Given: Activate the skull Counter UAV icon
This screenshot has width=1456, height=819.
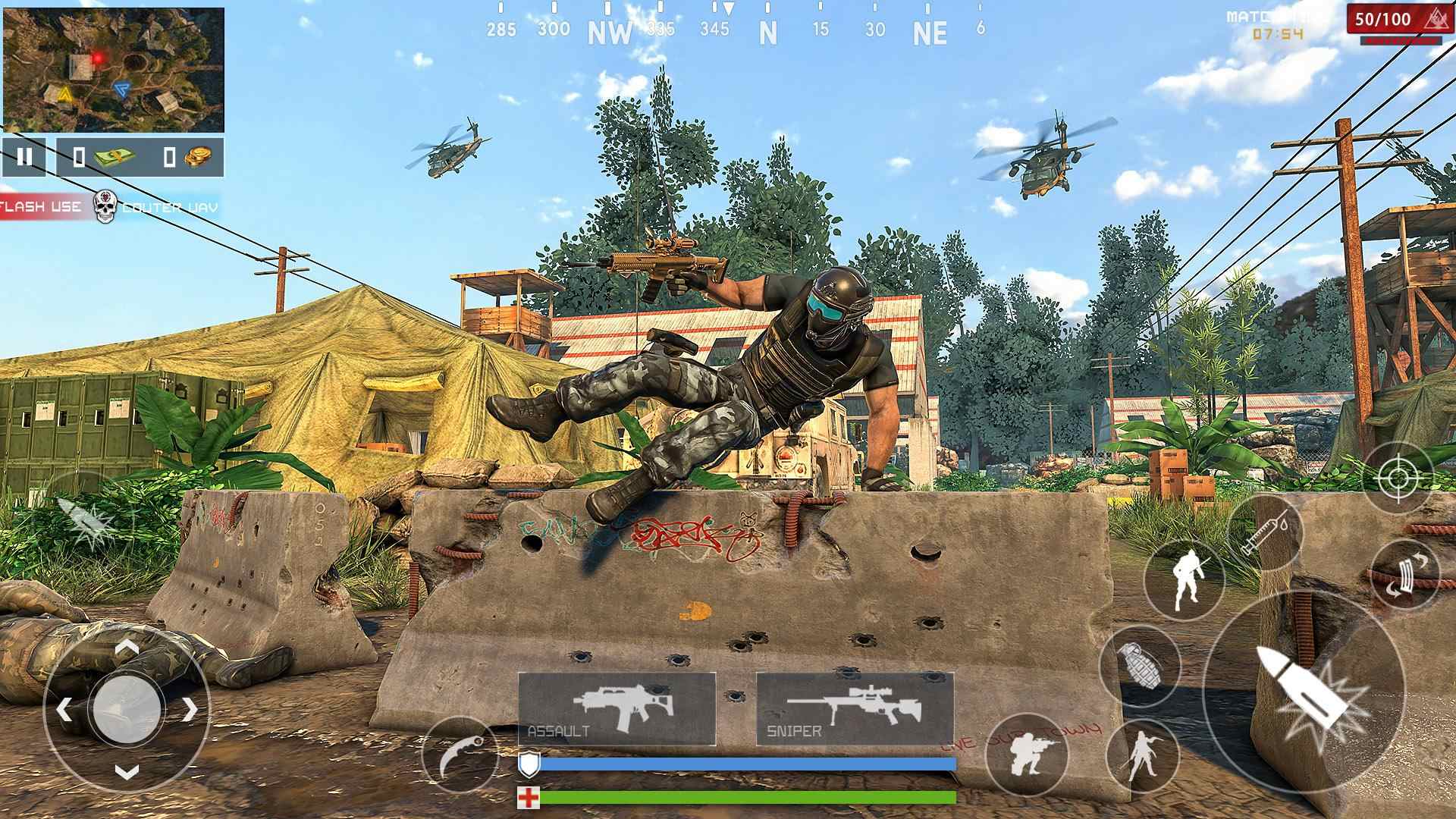Looking at the screenshot, I should point(104,205).
